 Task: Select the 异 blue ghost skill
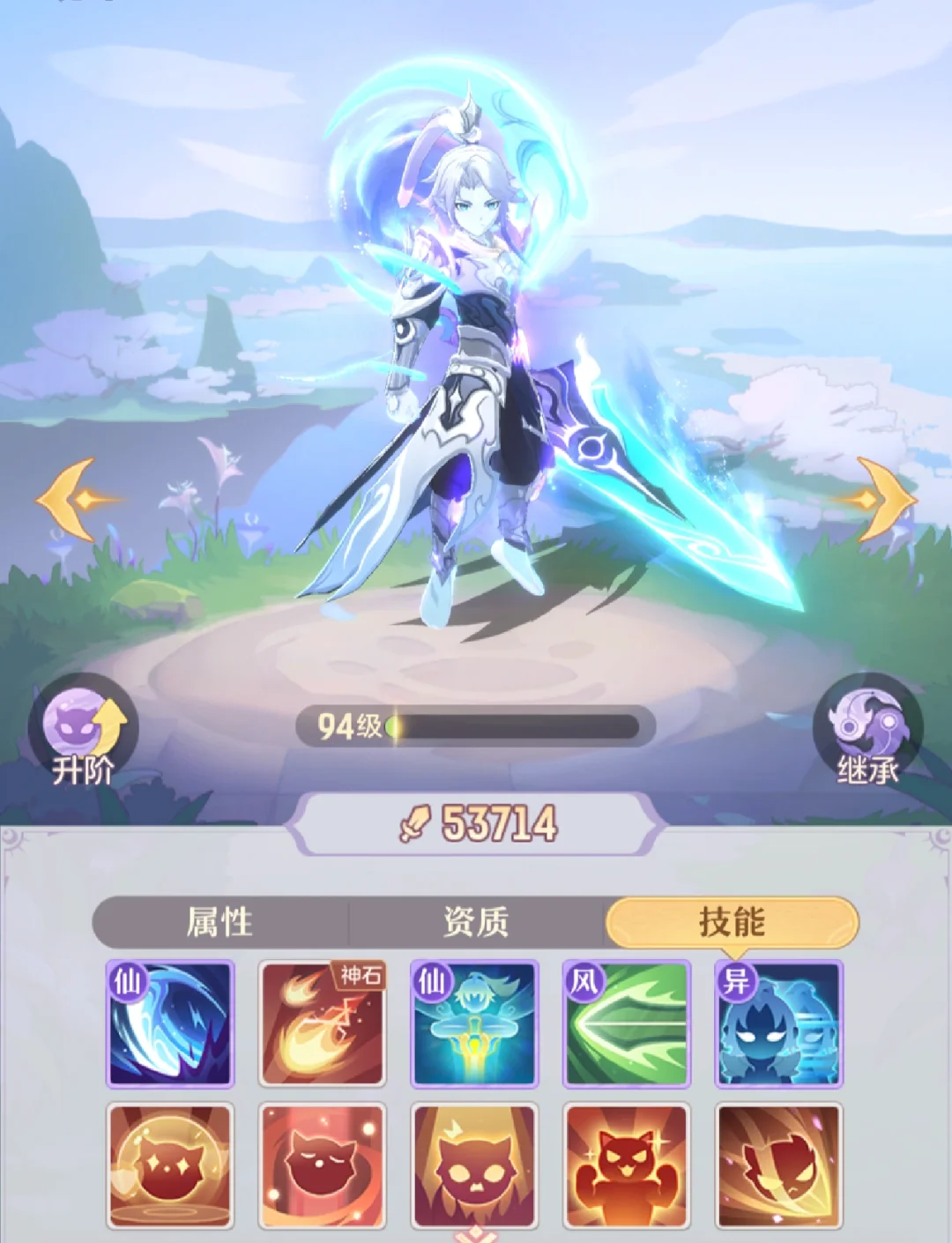(779, 1023)
